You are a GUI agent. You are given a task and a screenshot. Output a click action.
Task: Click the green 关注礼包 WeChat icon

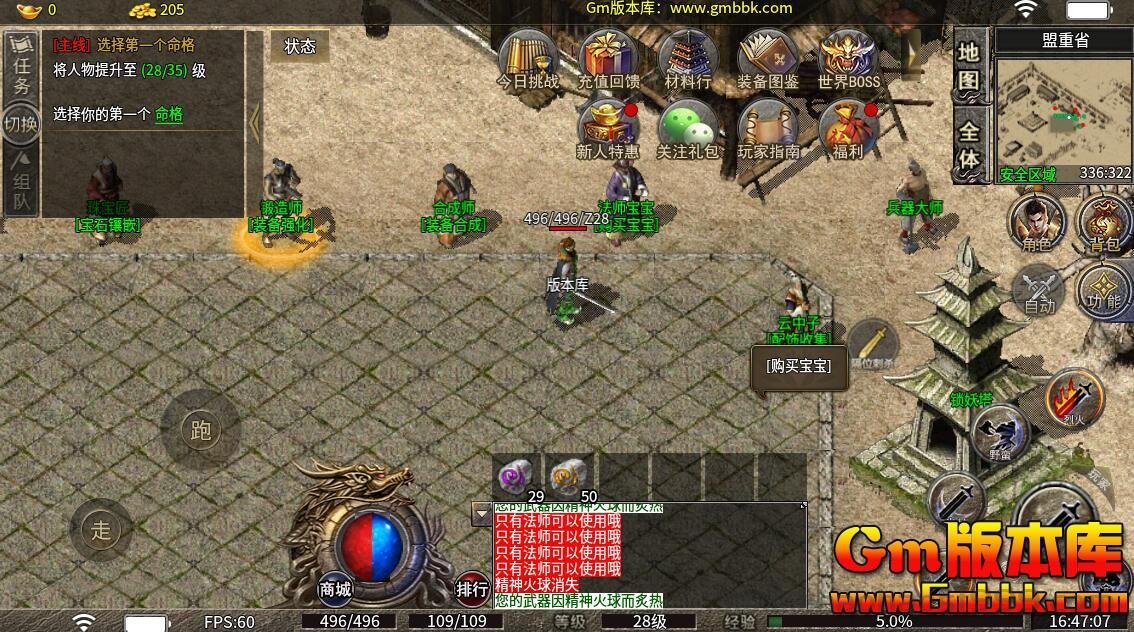tap(688, 128)
